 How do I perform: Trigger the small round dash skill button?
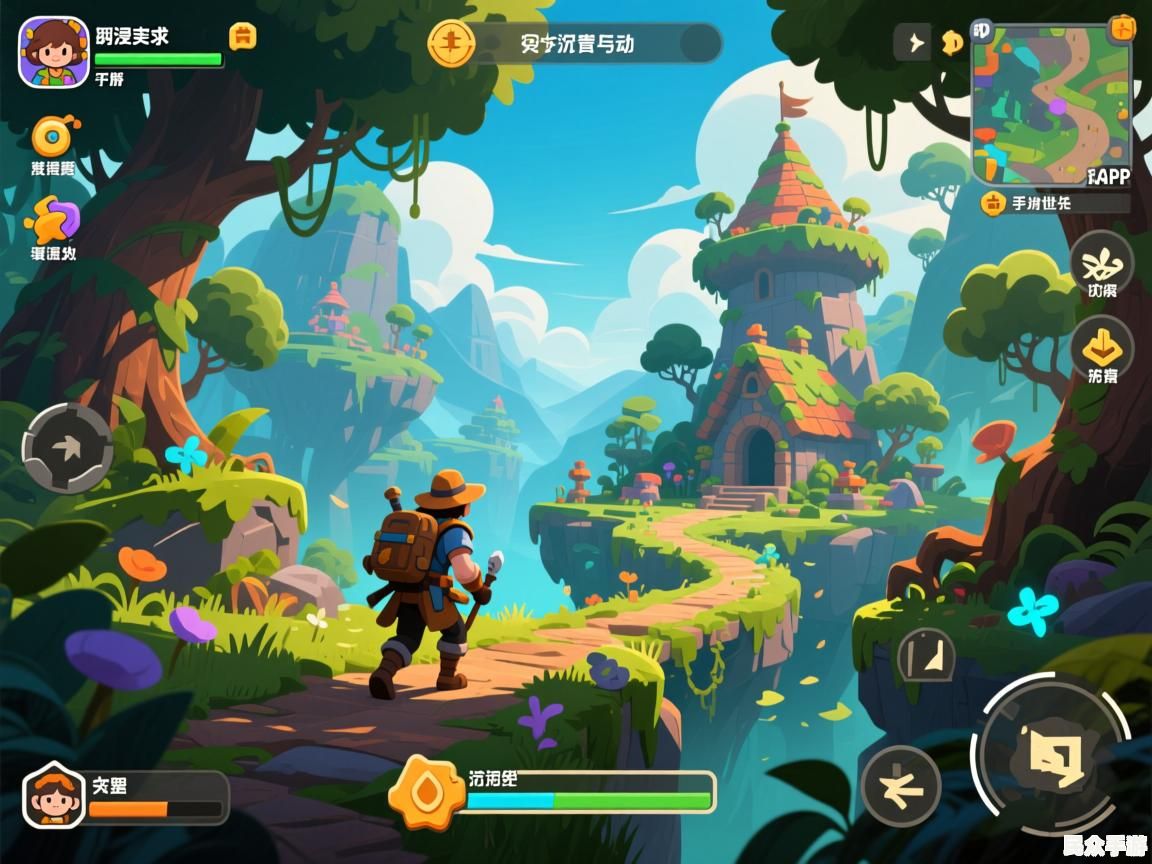pyautogui.click(x=900, y=786)
